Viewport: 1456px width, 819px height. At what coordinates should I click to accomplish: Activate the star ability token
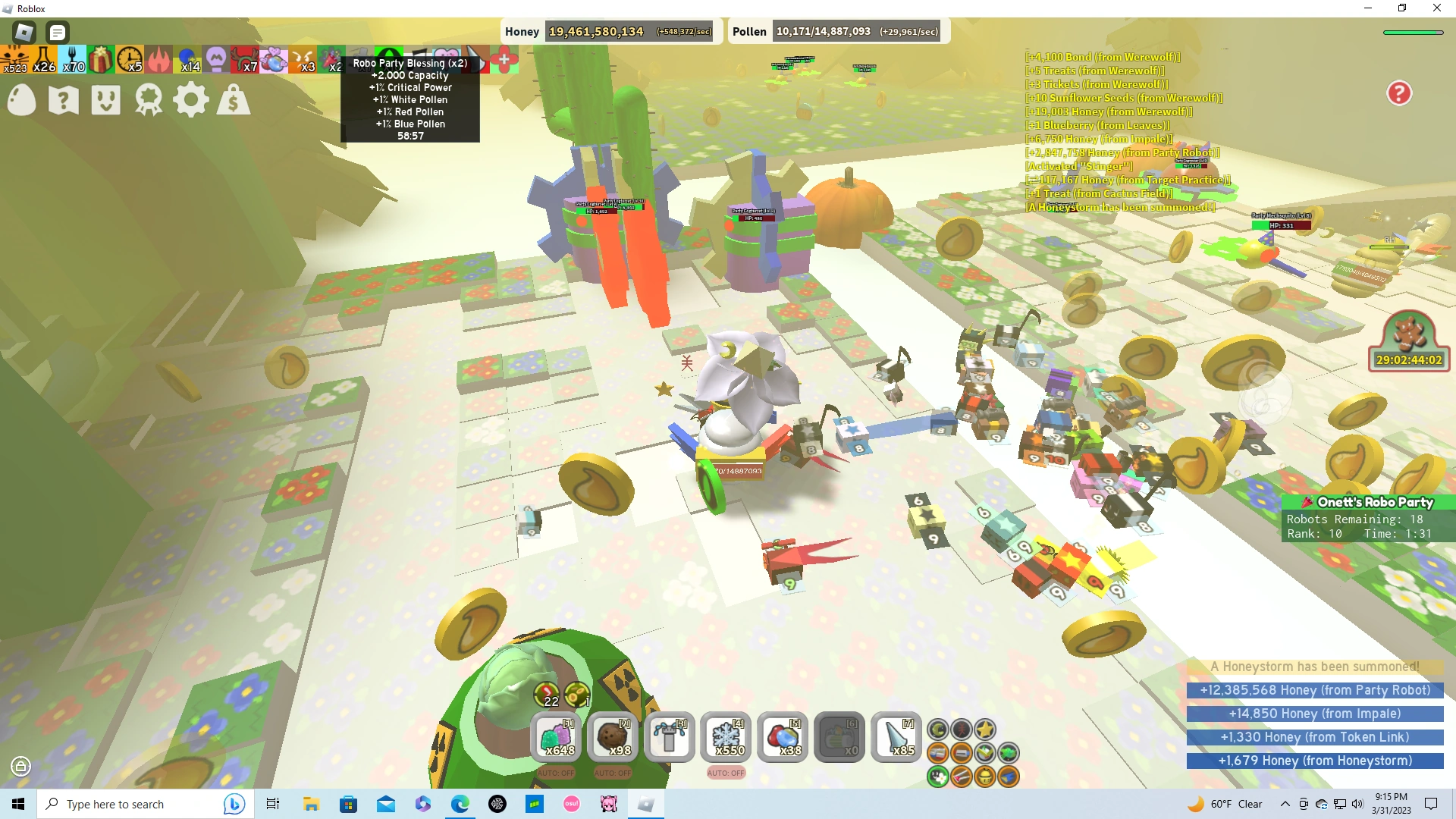[x=984, y=729]
